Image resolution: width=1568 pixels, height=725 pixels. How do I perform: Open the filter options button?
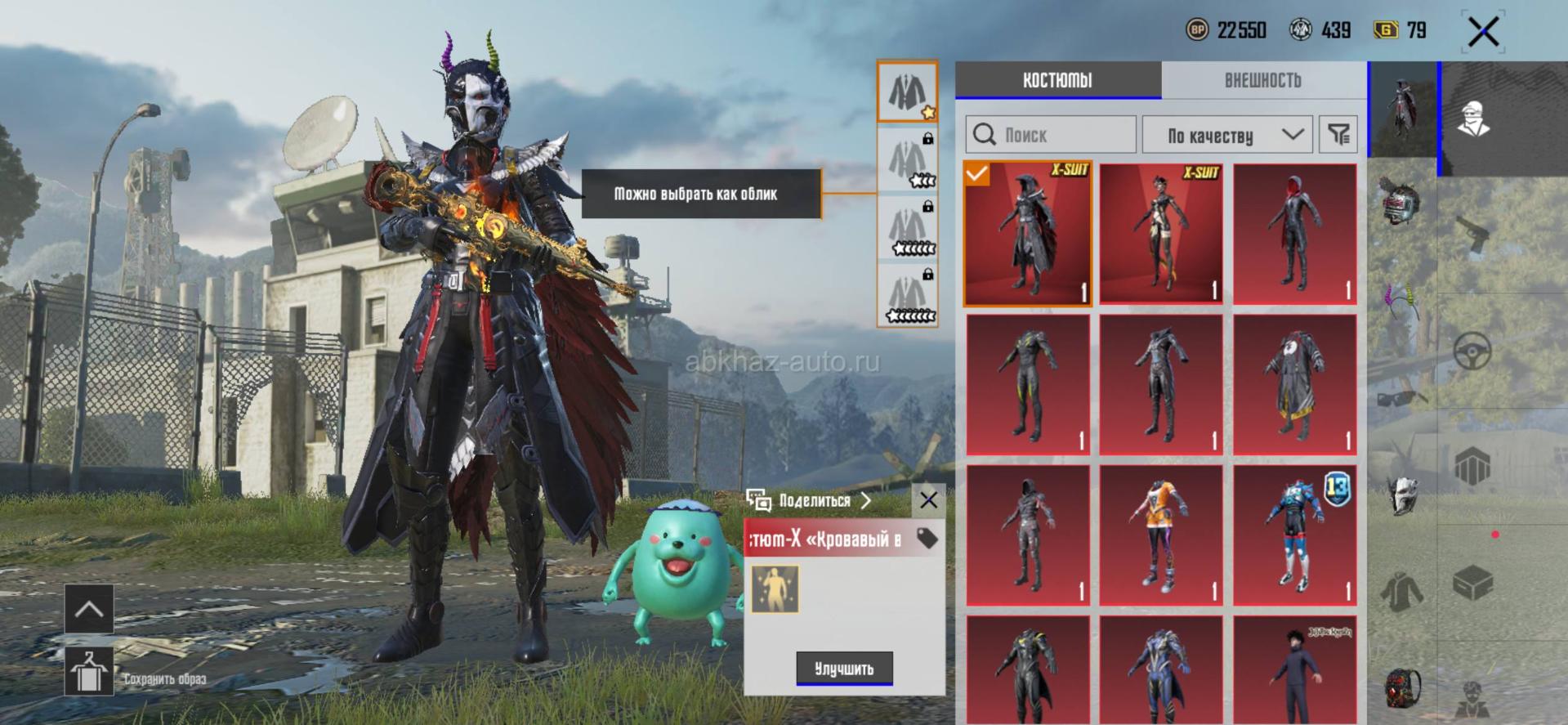(x=1338, y=135)
